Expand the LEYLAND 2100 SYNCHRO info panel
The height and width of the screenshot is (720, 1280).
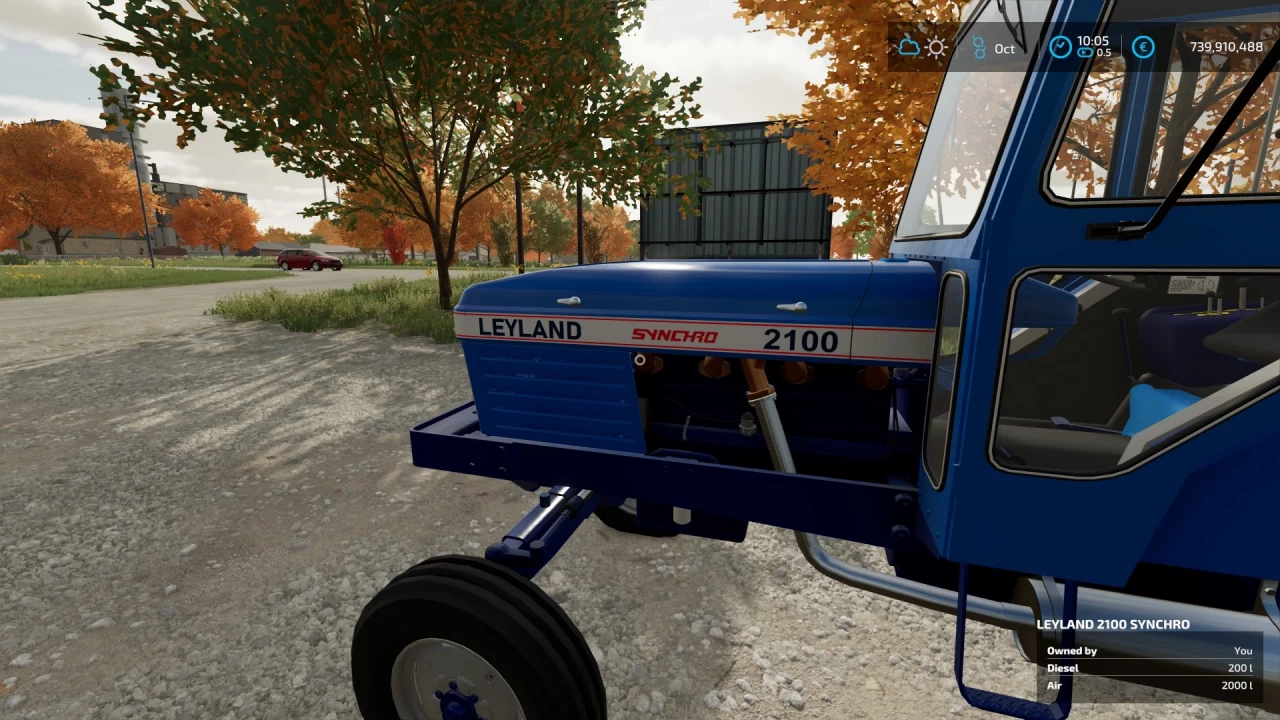pos(1115,623)
